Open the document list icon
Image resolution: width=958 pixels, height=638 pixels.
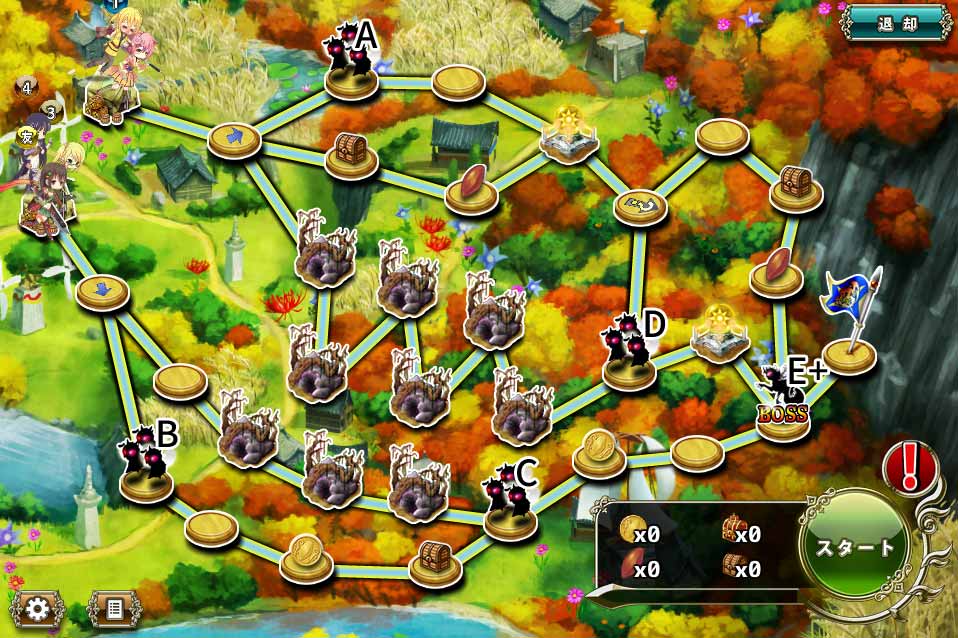click(113, 608)
